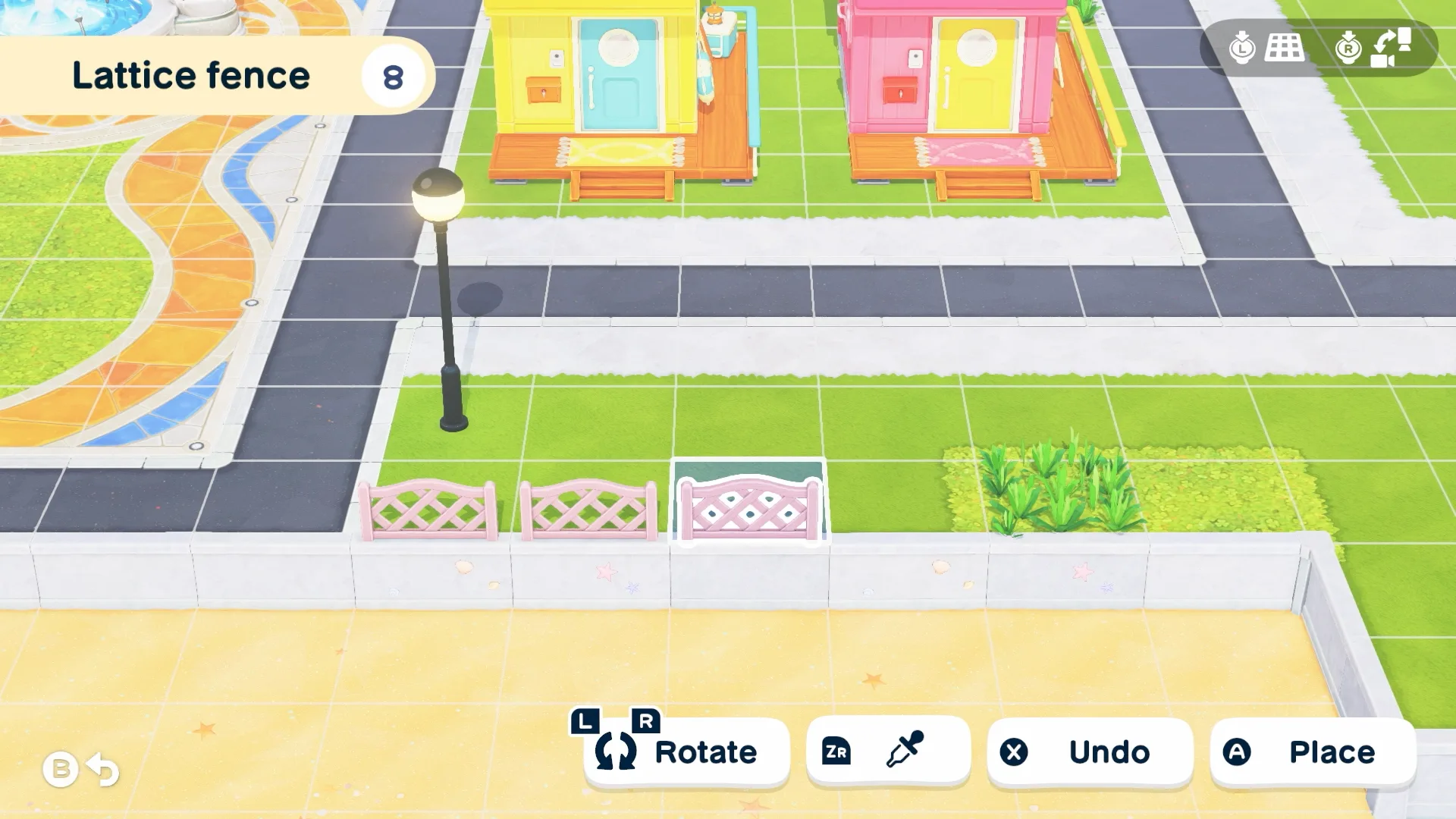Toggle the grid overlay icon
The image size is (1456, 819).
pos(1284,48)
